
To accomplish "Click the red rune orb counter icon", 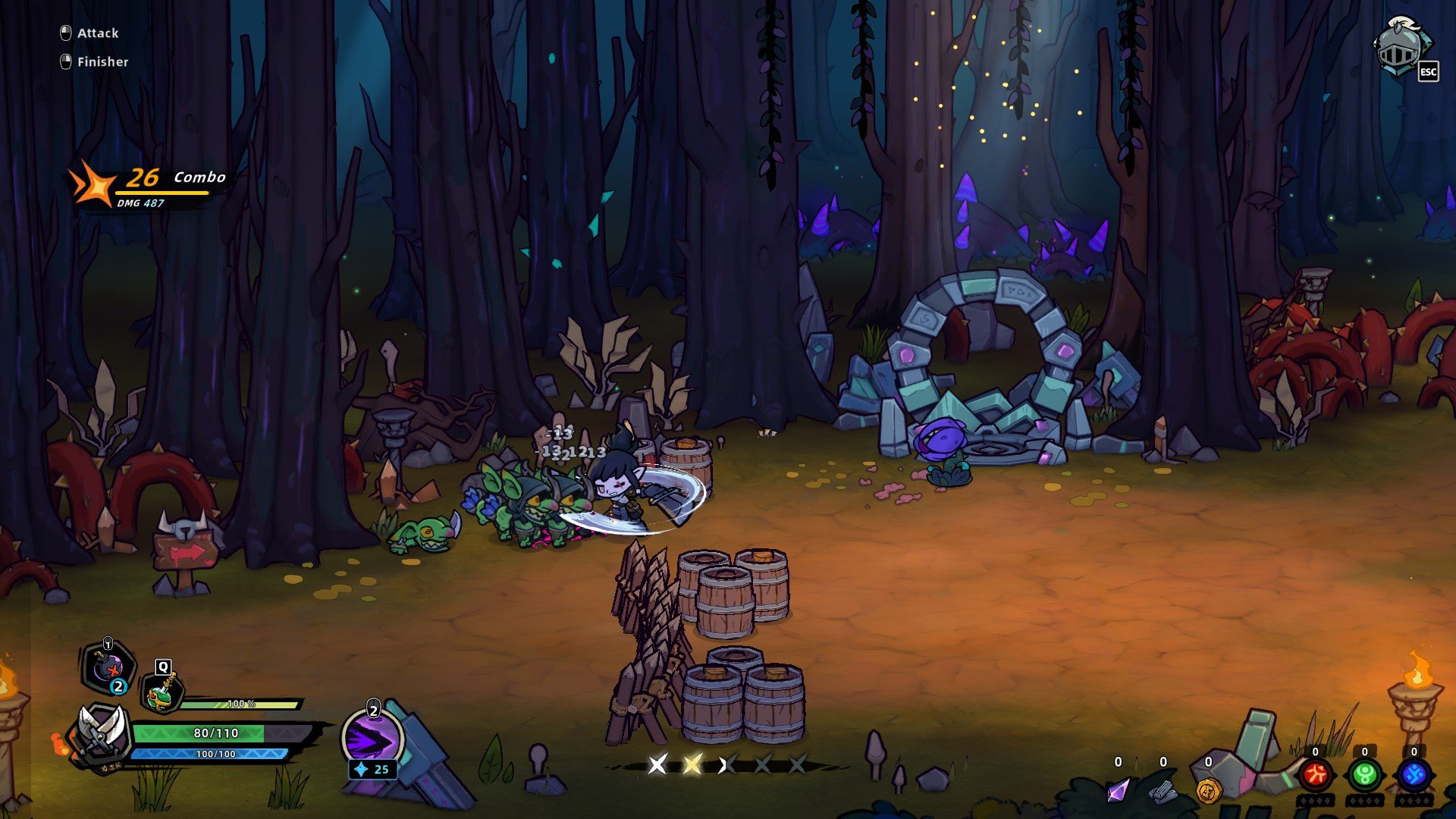I will click(1317, 775).
